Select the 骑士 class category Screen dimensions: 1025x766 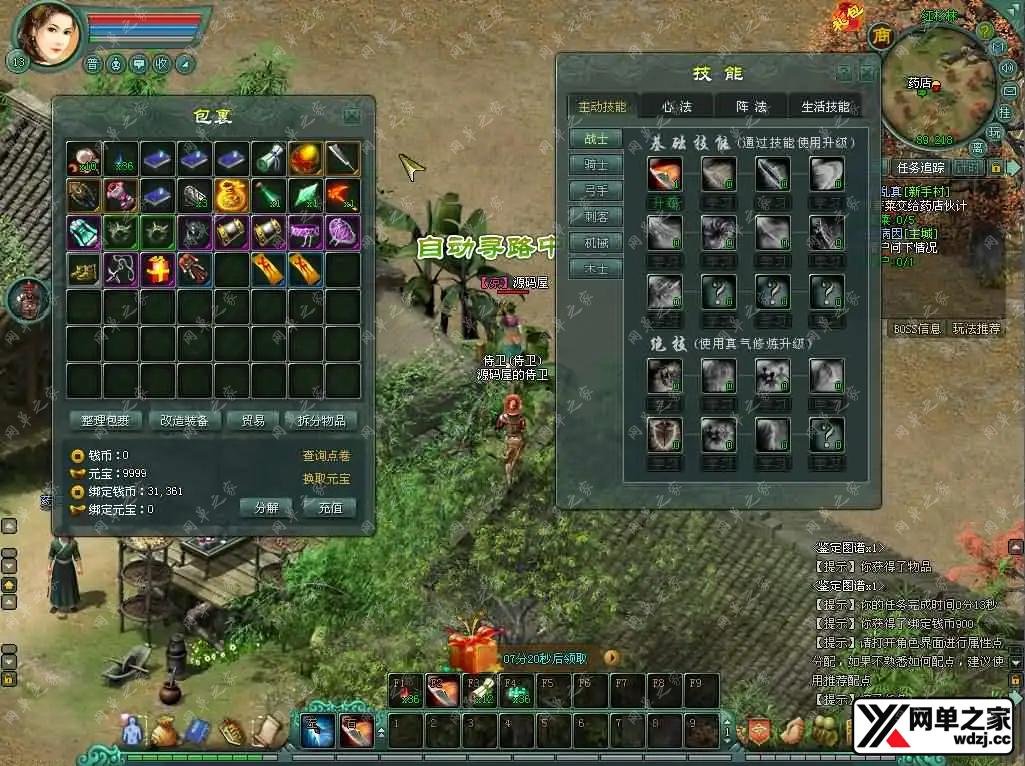[595, 165]
